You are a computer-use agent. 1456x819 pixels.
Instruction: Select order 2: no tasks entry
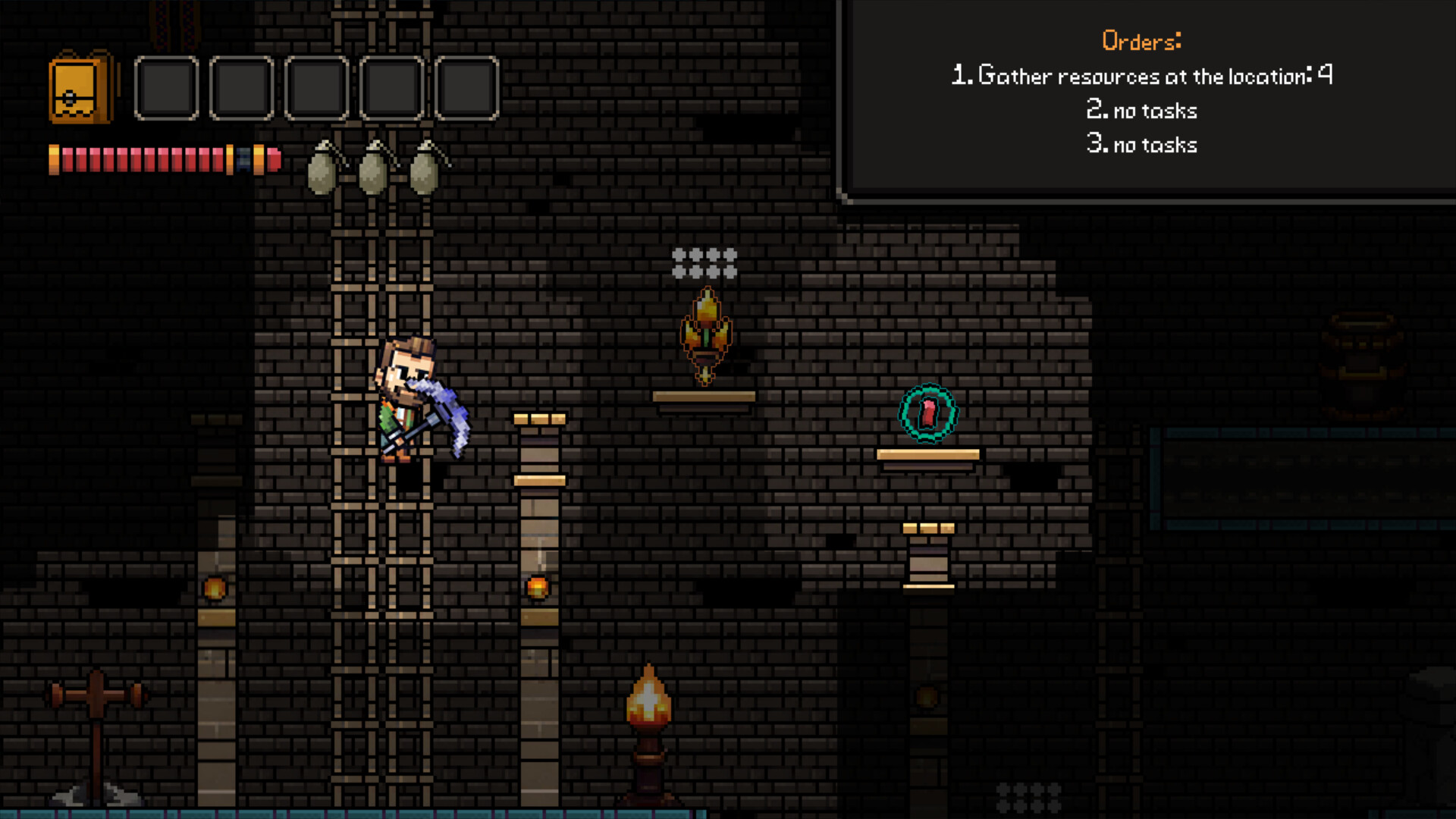pos(1141,110)
